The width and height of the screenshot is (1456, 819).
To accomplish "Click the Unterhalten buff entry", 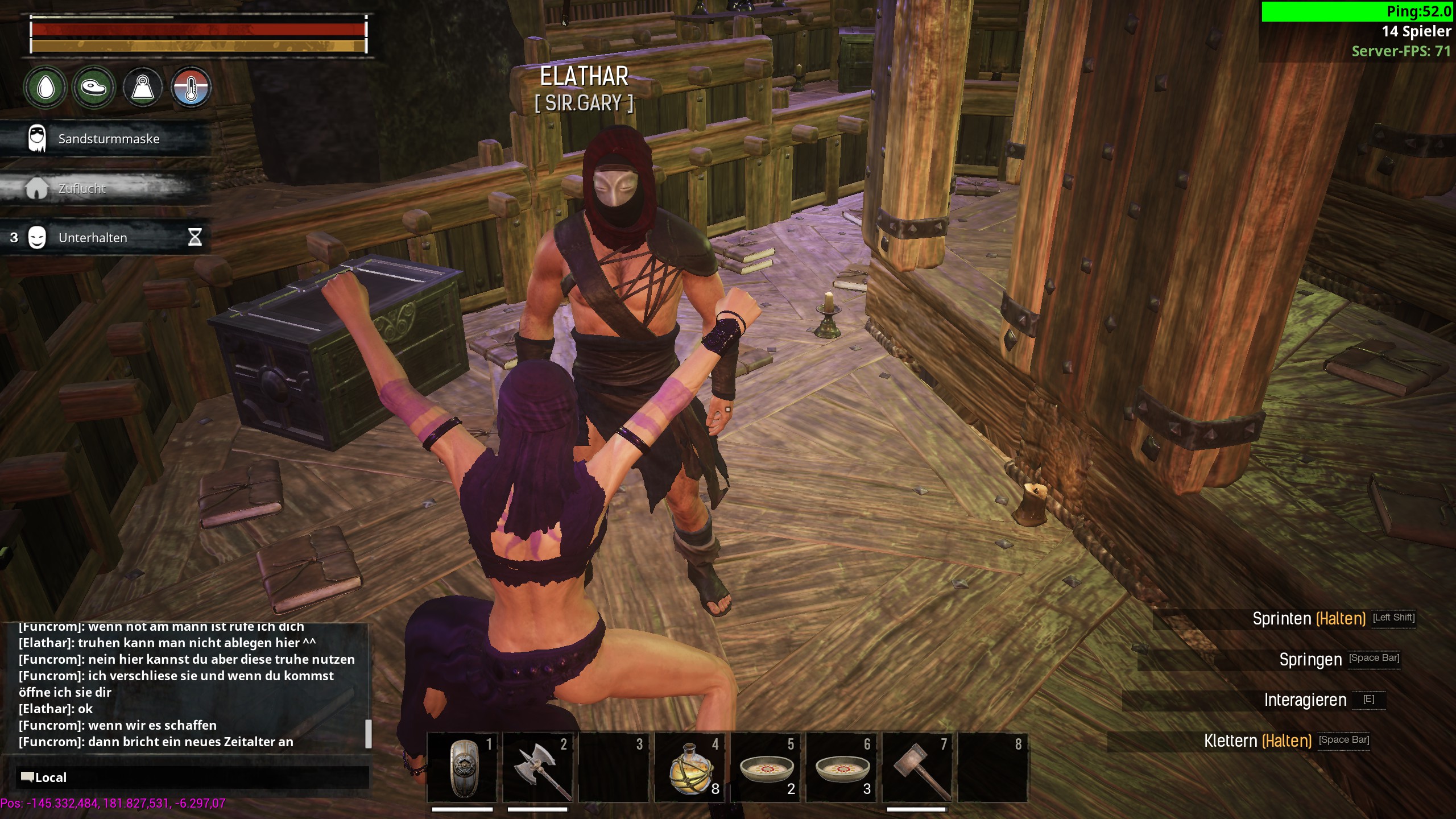I will click(93, 238).
